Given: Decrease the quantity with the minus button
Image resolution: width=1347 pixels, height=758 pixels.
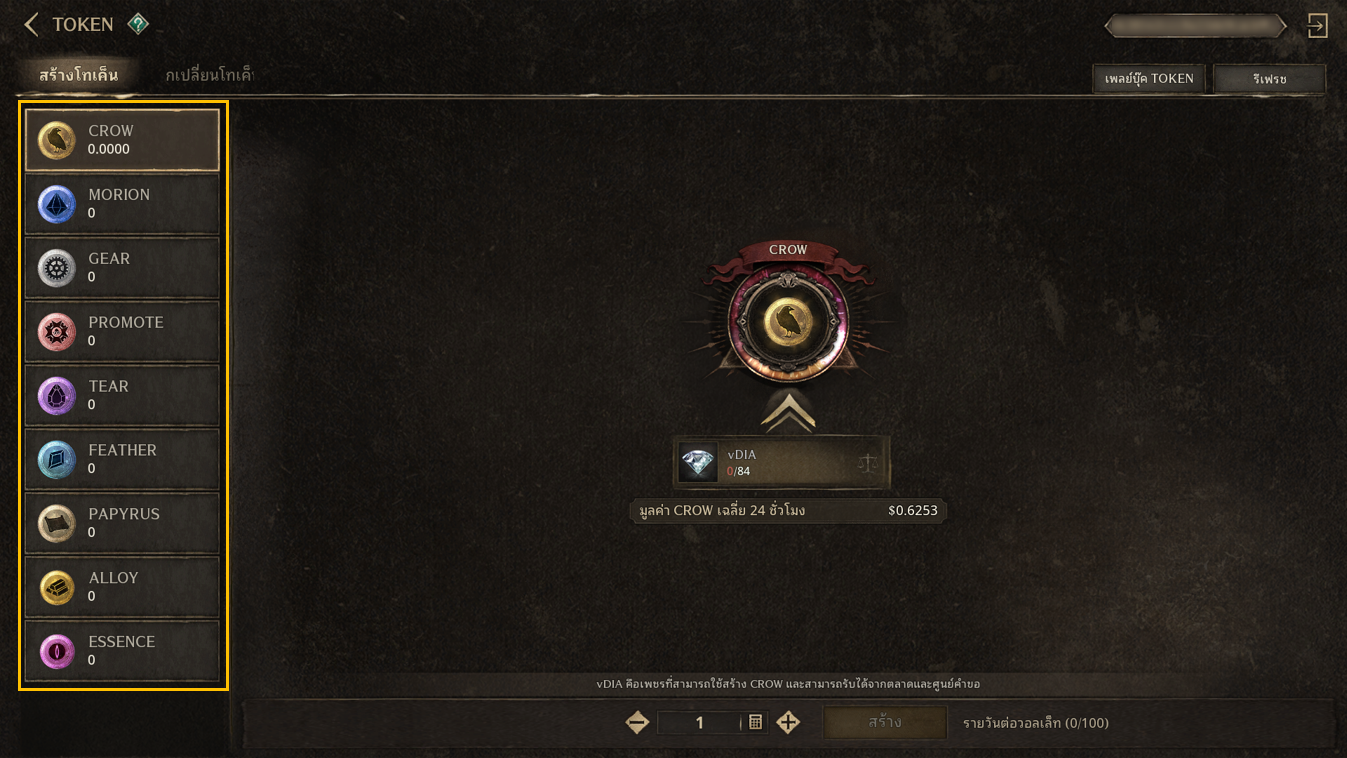Looking at the screenshot, I should pos(637,722).
